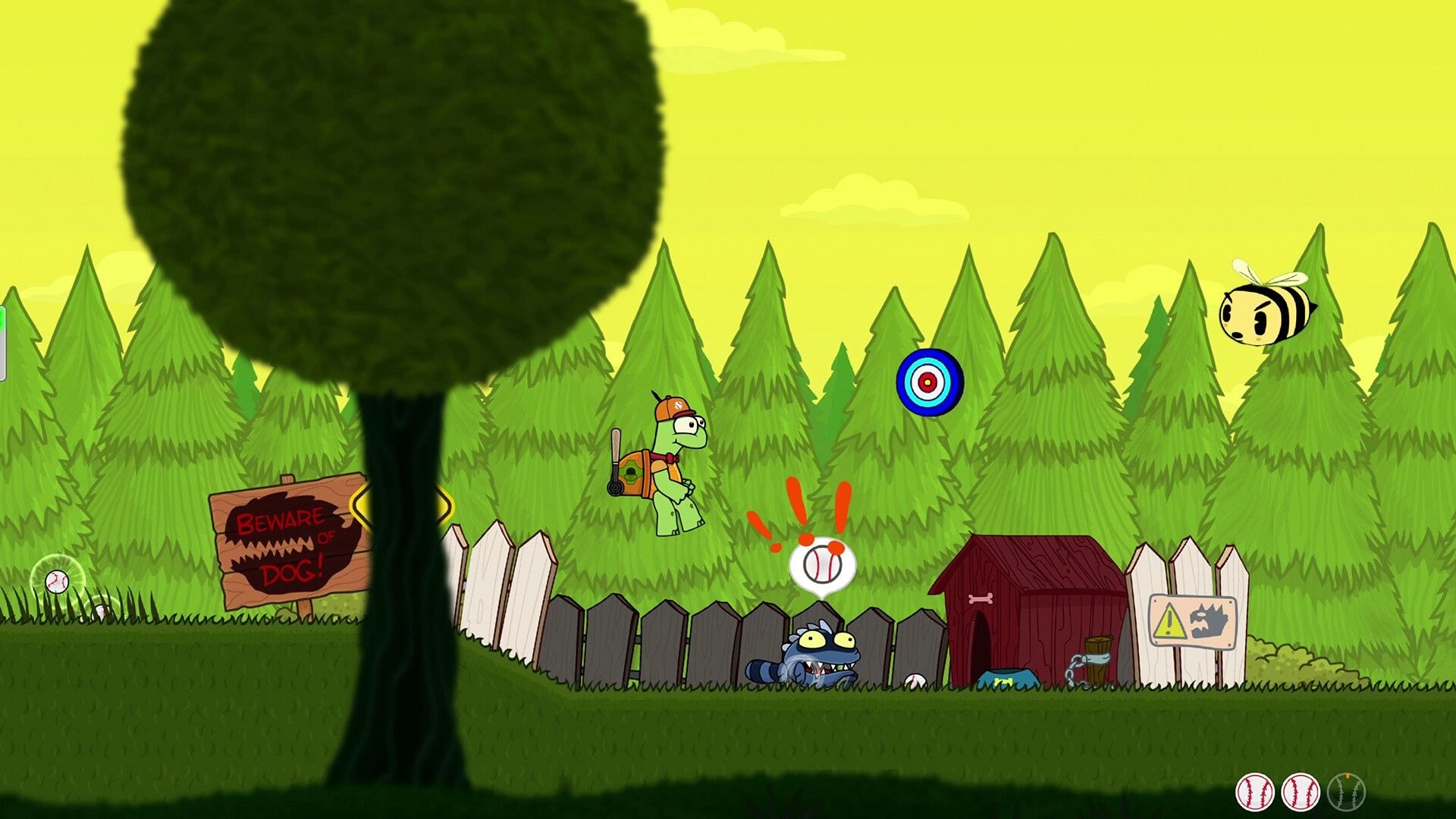The width and height of the screenshot is (1456, 819).
Task: Click the blue bullseye target
Action: pyautogui.click(x=927, y=381)
